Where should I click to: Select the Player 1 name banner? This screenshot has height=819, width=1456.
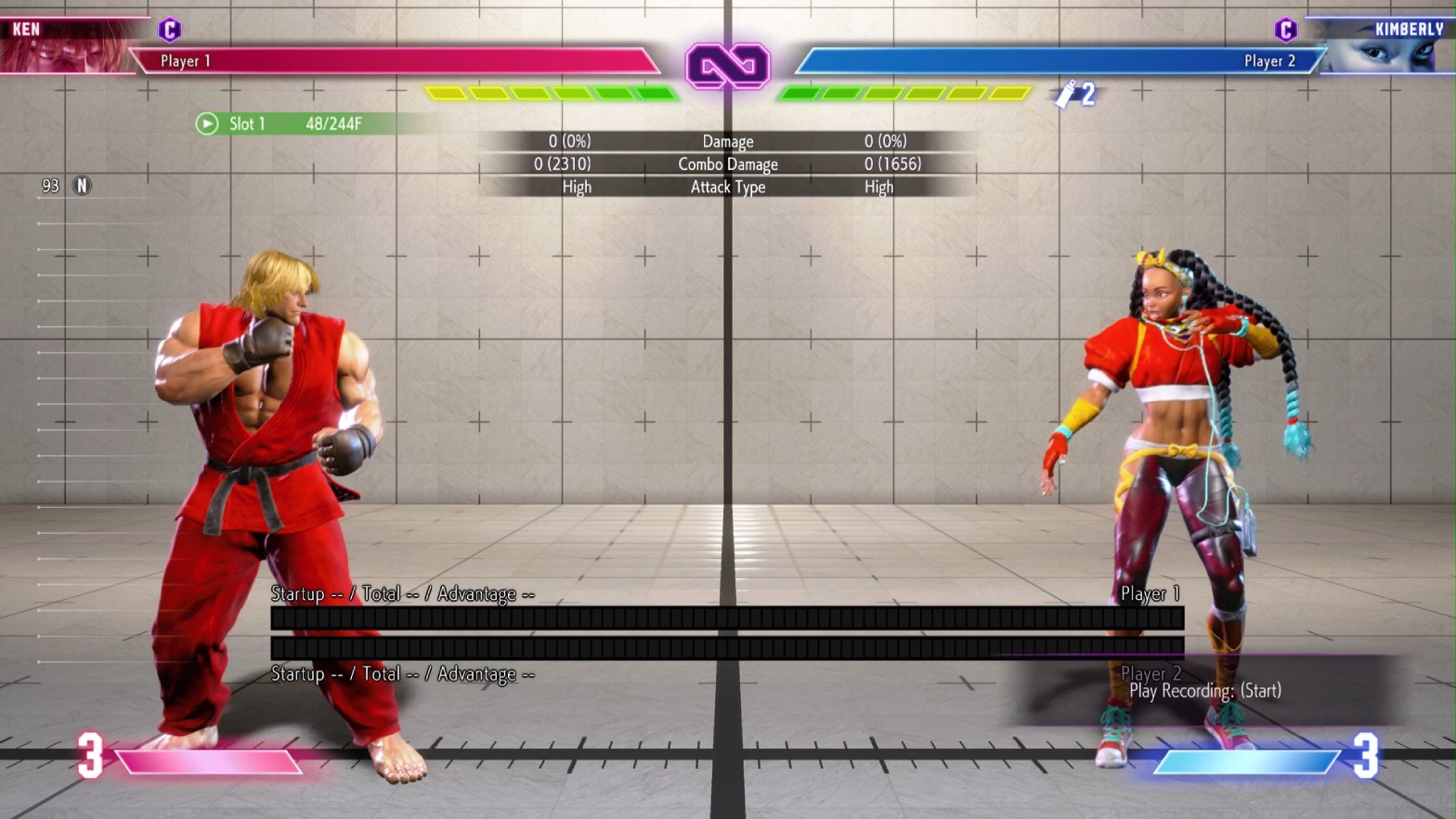coord(186,59)
